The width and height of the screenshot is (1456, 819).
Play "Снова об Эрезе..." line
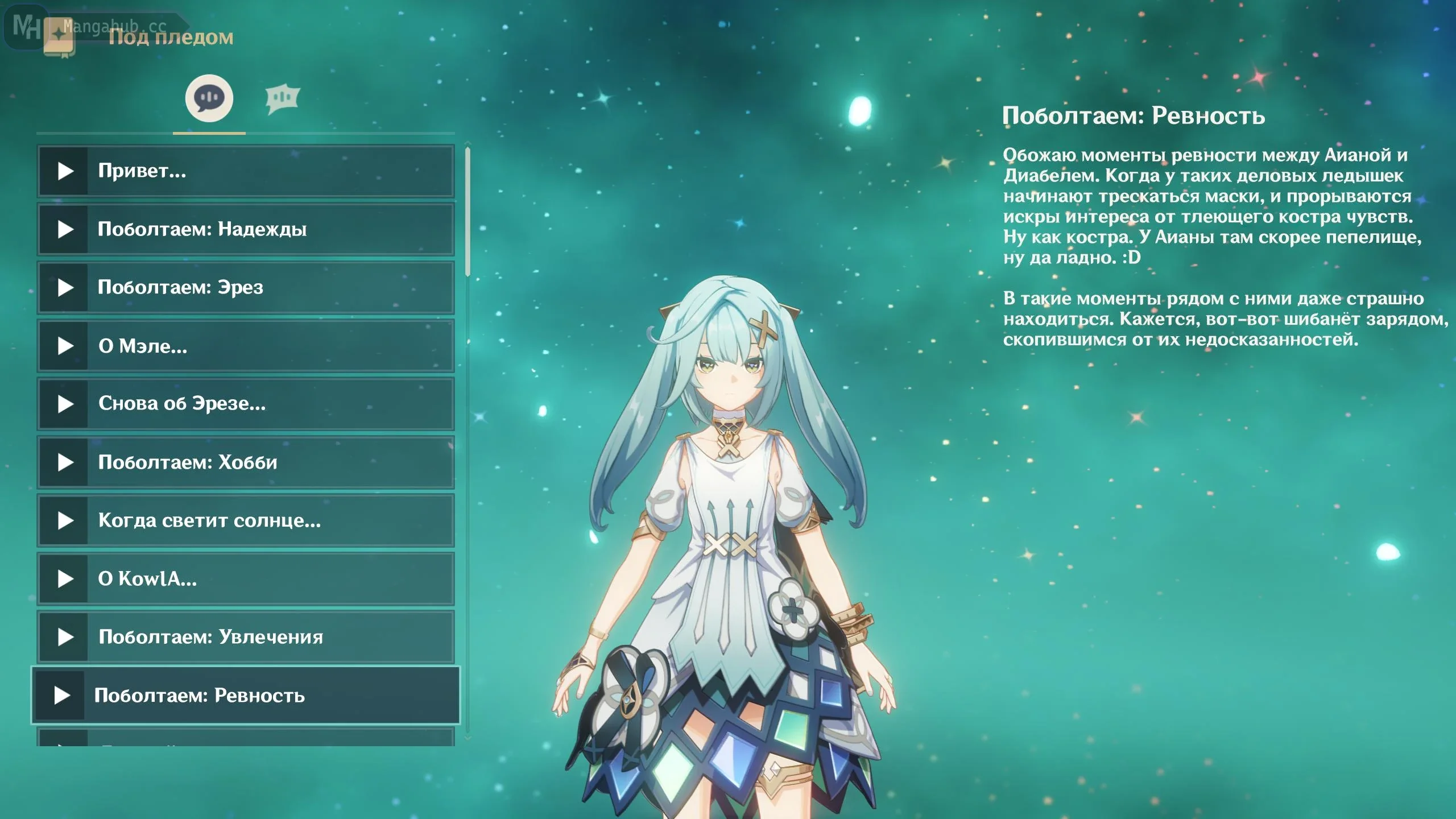click(246, 404)
